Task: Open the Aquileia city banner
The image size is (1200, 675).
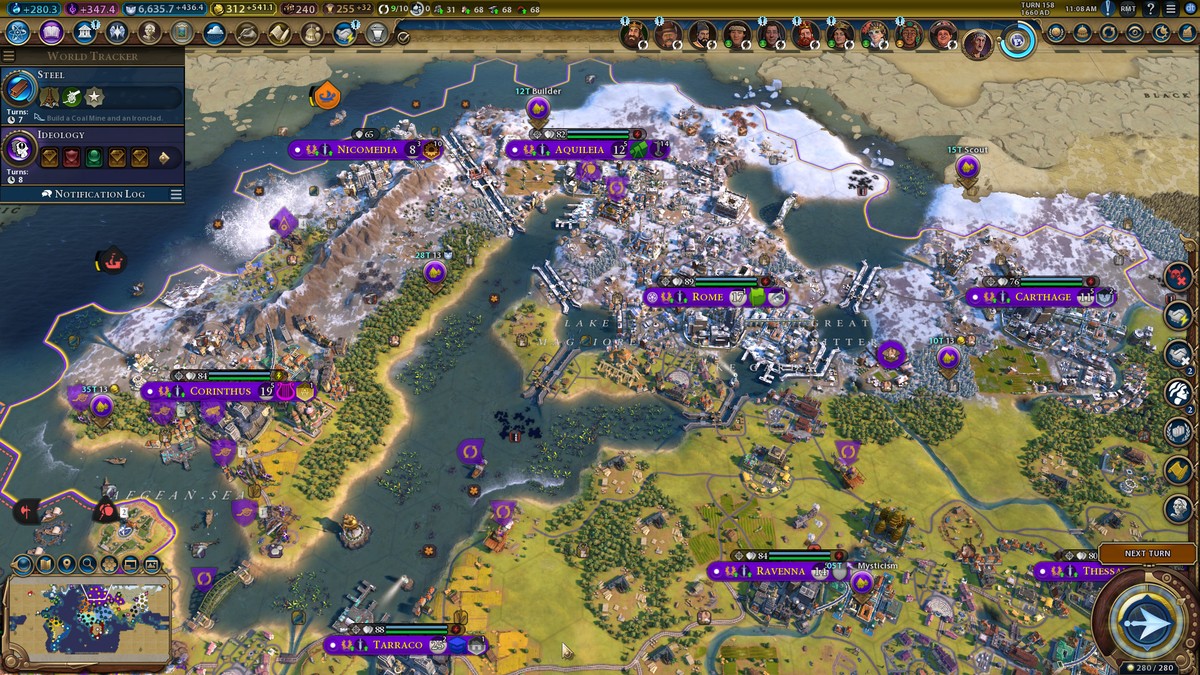Action: click(580, 150)
